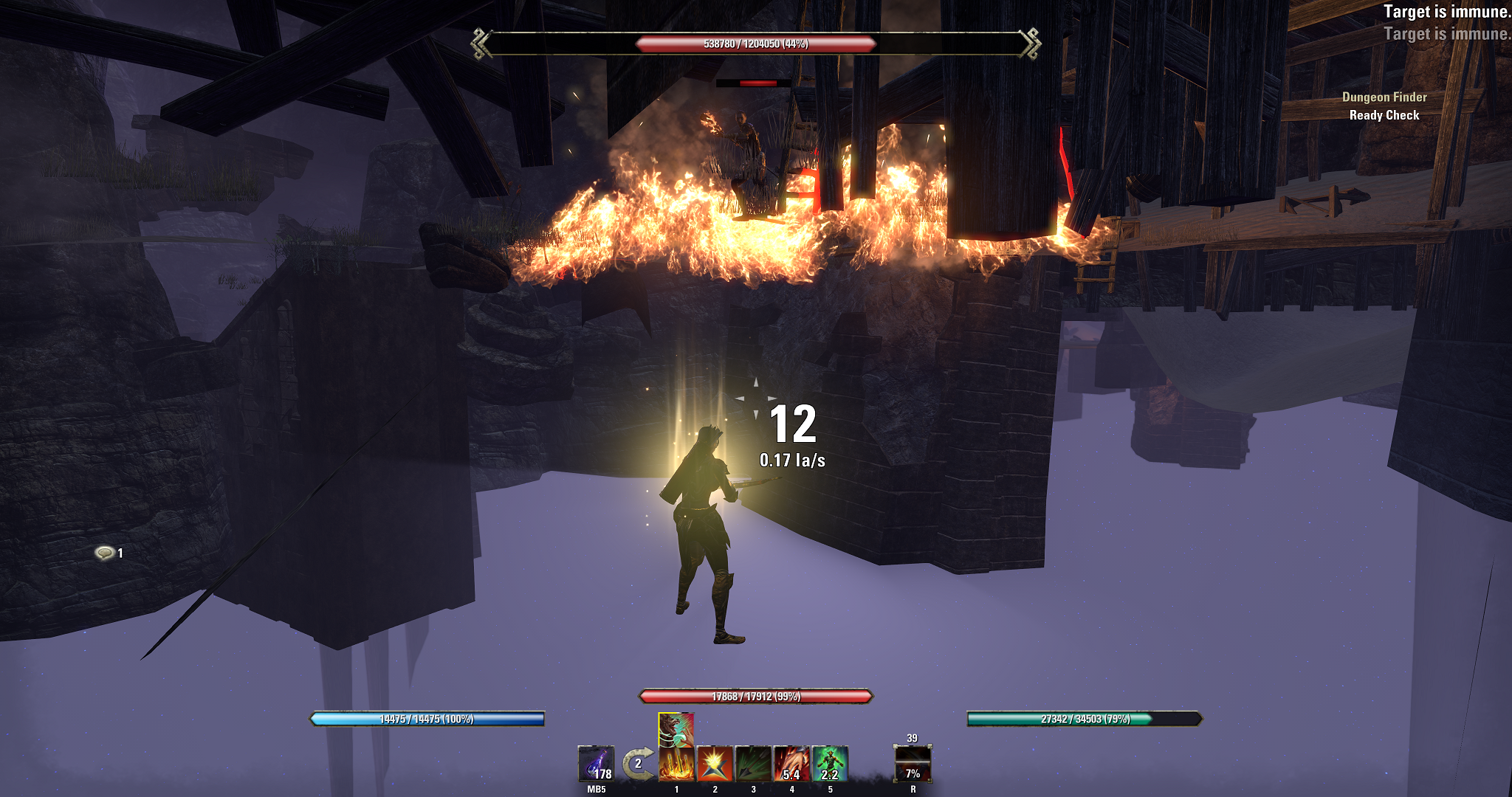This screenshot has width=1512, height=797.
Task: Select the ultimate ability slot showing 7%
Action: click(913, 764)
